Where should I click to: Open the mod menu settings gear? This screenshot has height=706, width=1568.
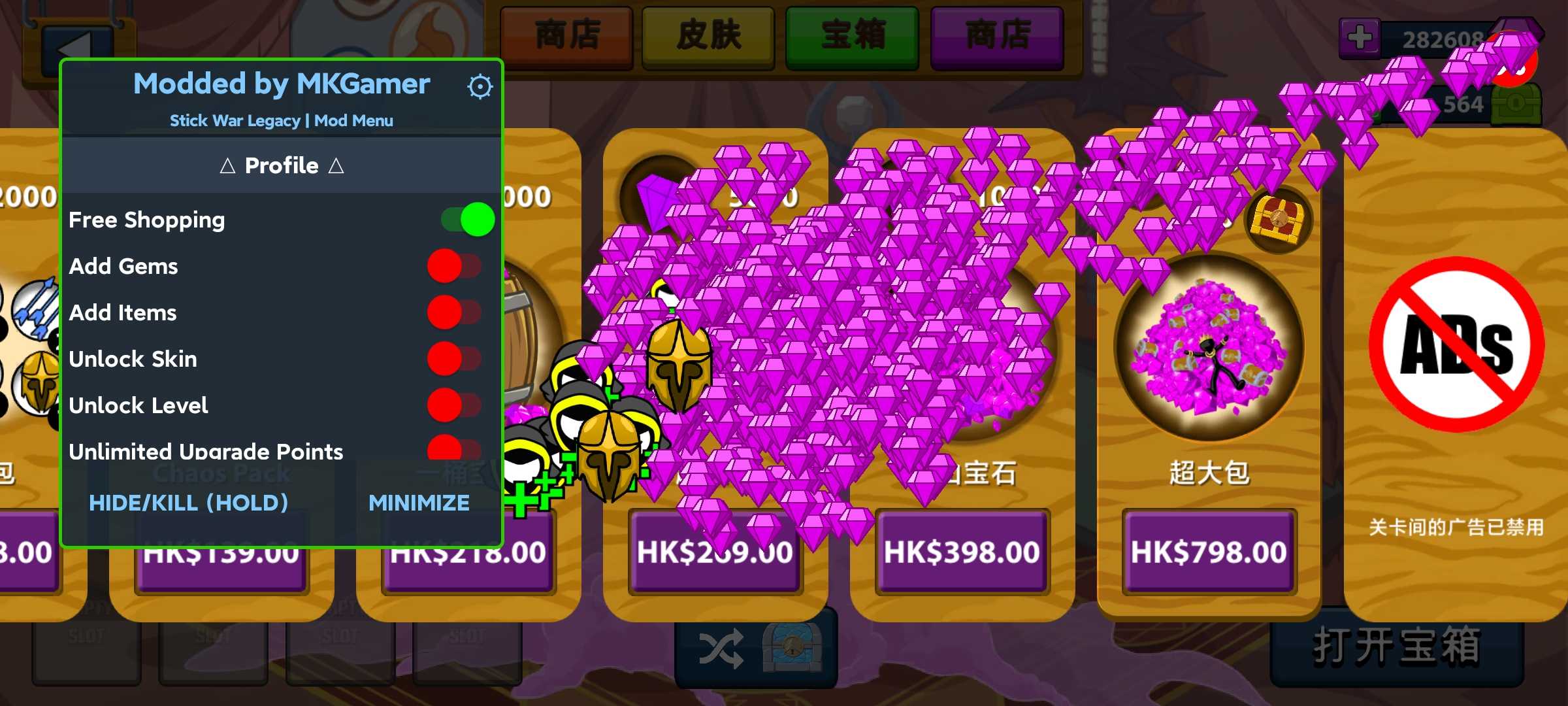[480, 85]
